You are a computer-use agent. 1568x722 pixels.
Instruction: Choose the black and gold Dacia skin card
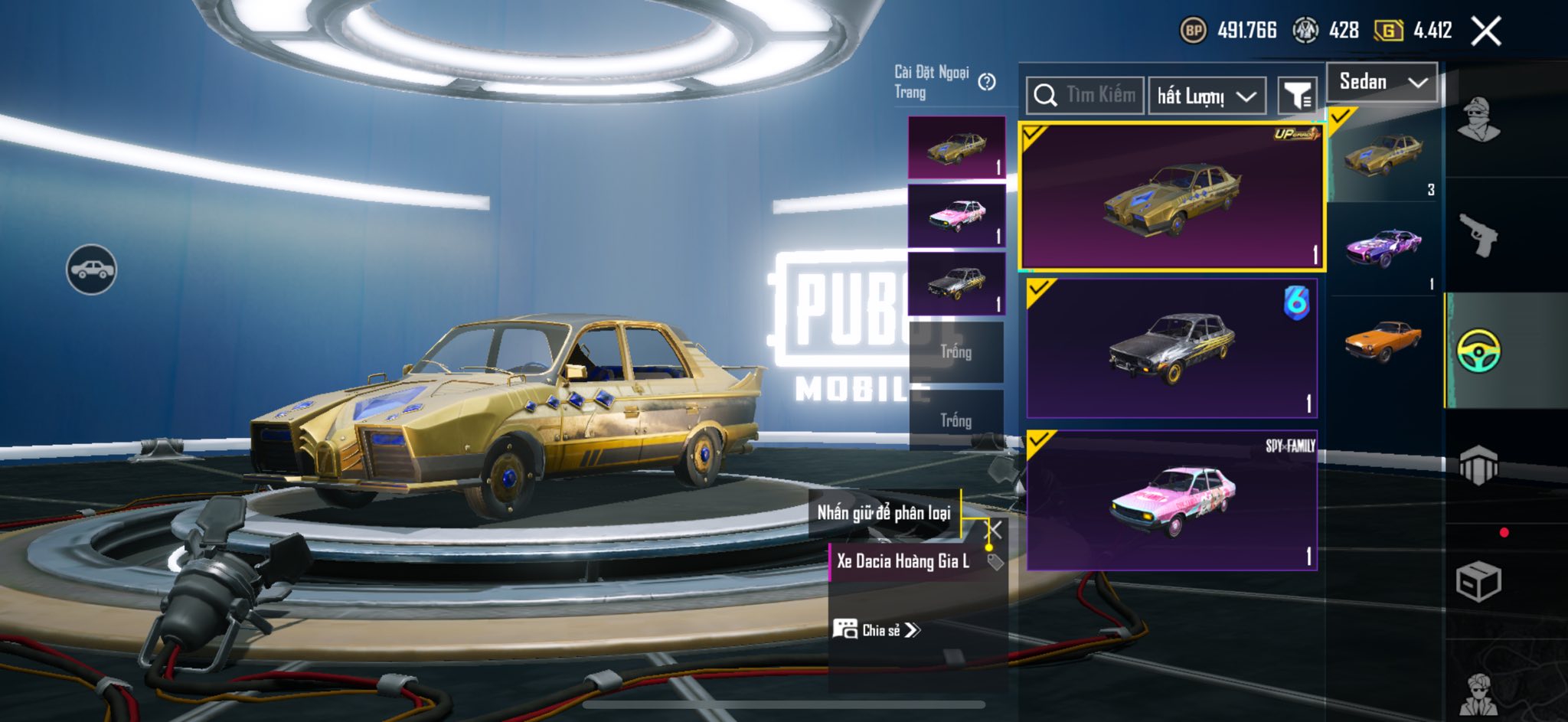click(1171, 348)
